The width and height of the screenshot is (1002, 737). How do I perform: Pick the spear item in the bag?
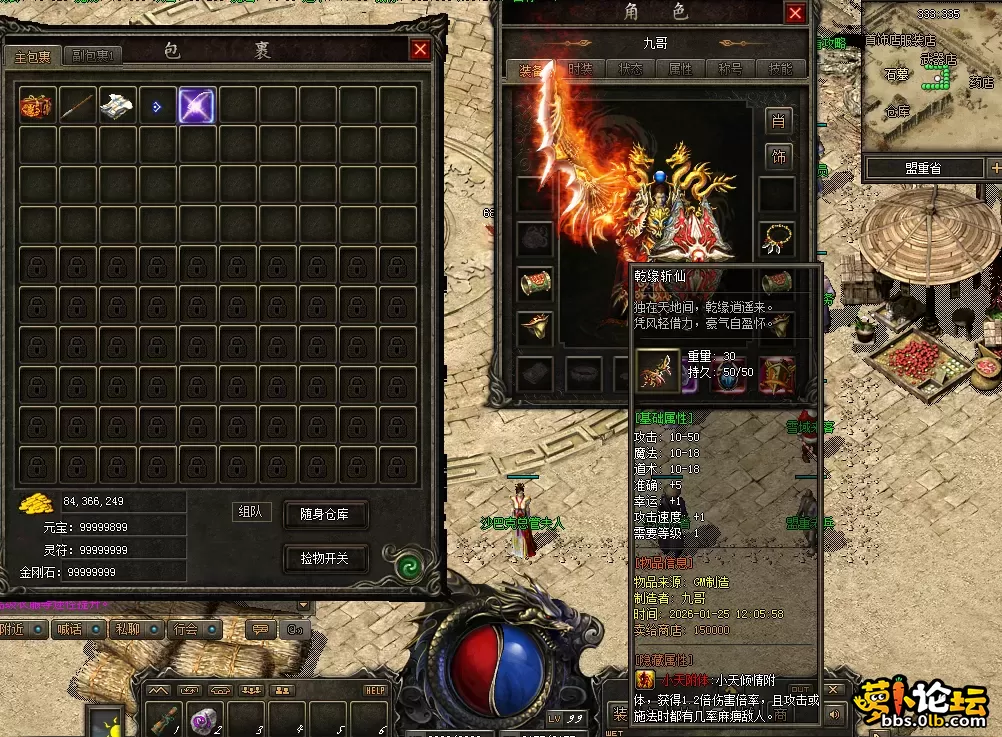pyautogui.click(x=77, y=106)
